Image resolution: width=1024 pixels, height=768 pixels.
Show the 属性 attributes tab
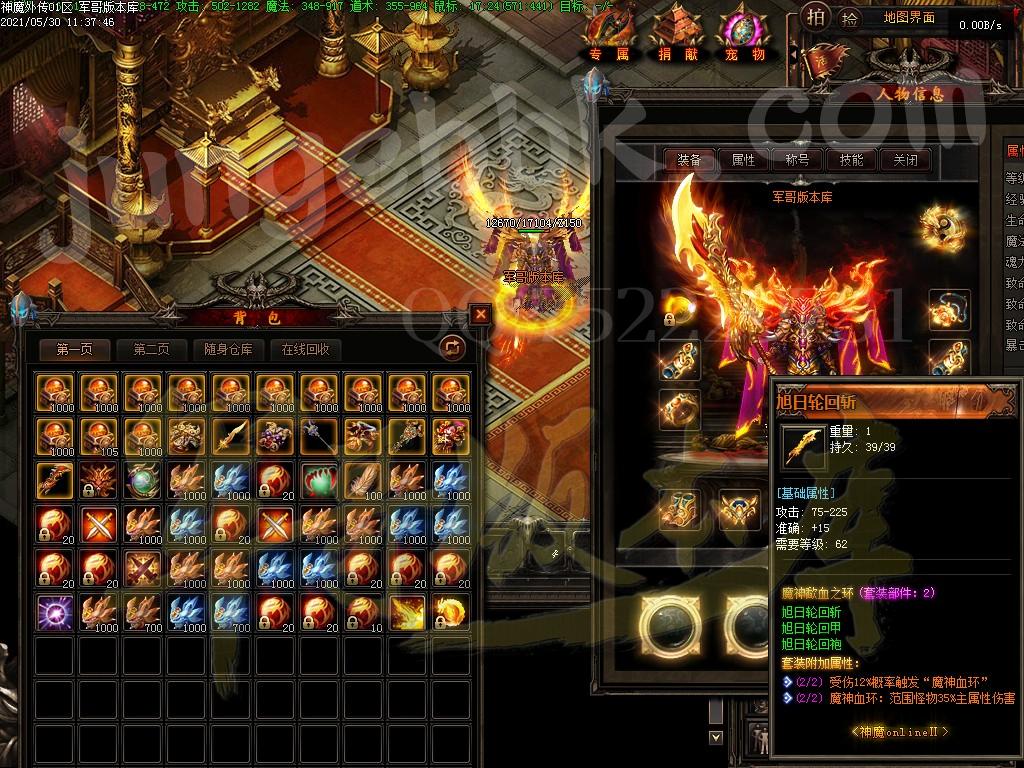(744, 160)
